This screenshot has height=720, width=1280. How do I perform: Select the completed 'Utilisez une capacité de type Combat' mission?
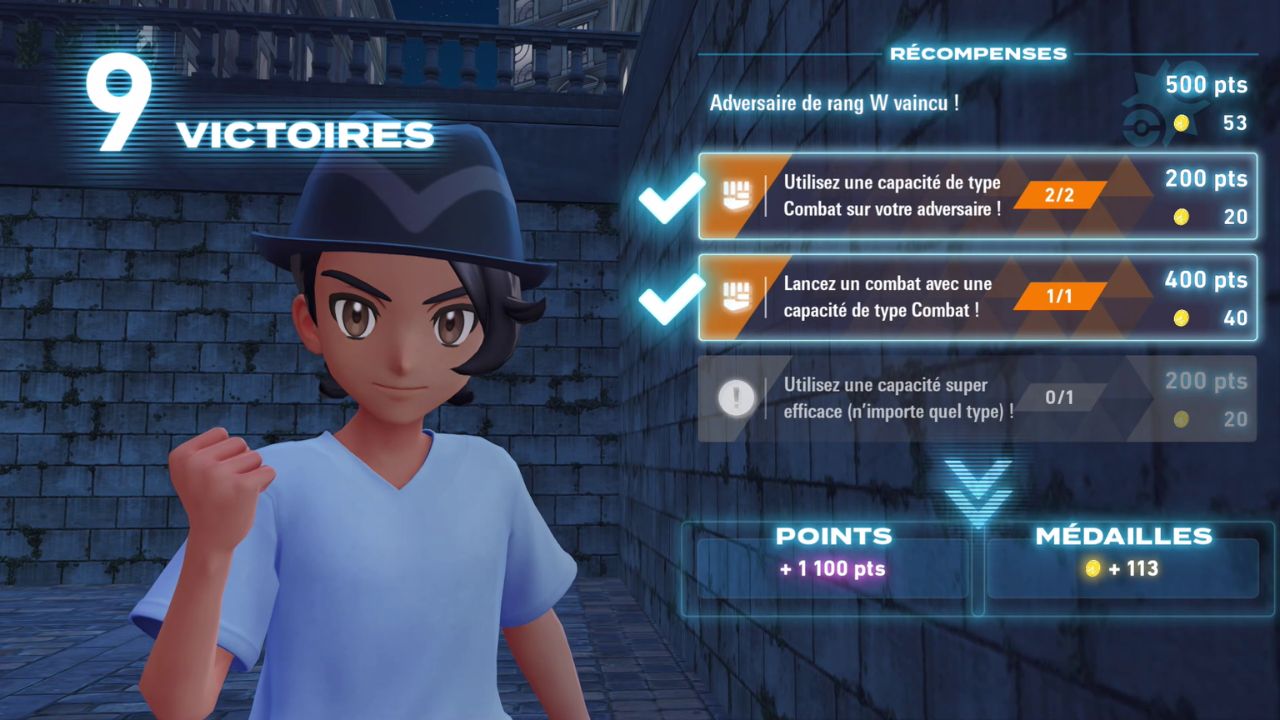click(x=976, y=196)
